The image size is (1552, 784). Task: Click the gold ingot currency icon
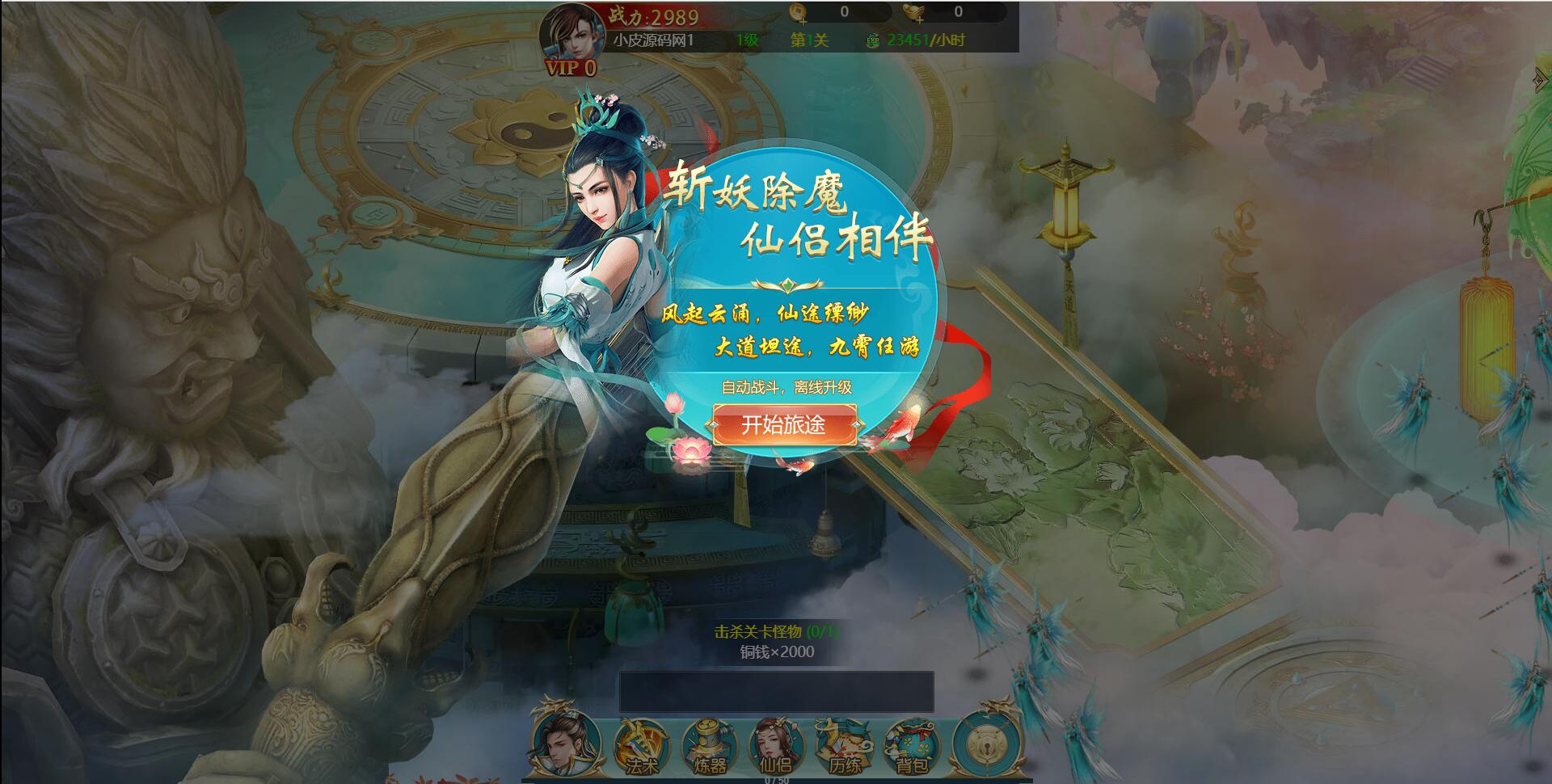[913, 10]
